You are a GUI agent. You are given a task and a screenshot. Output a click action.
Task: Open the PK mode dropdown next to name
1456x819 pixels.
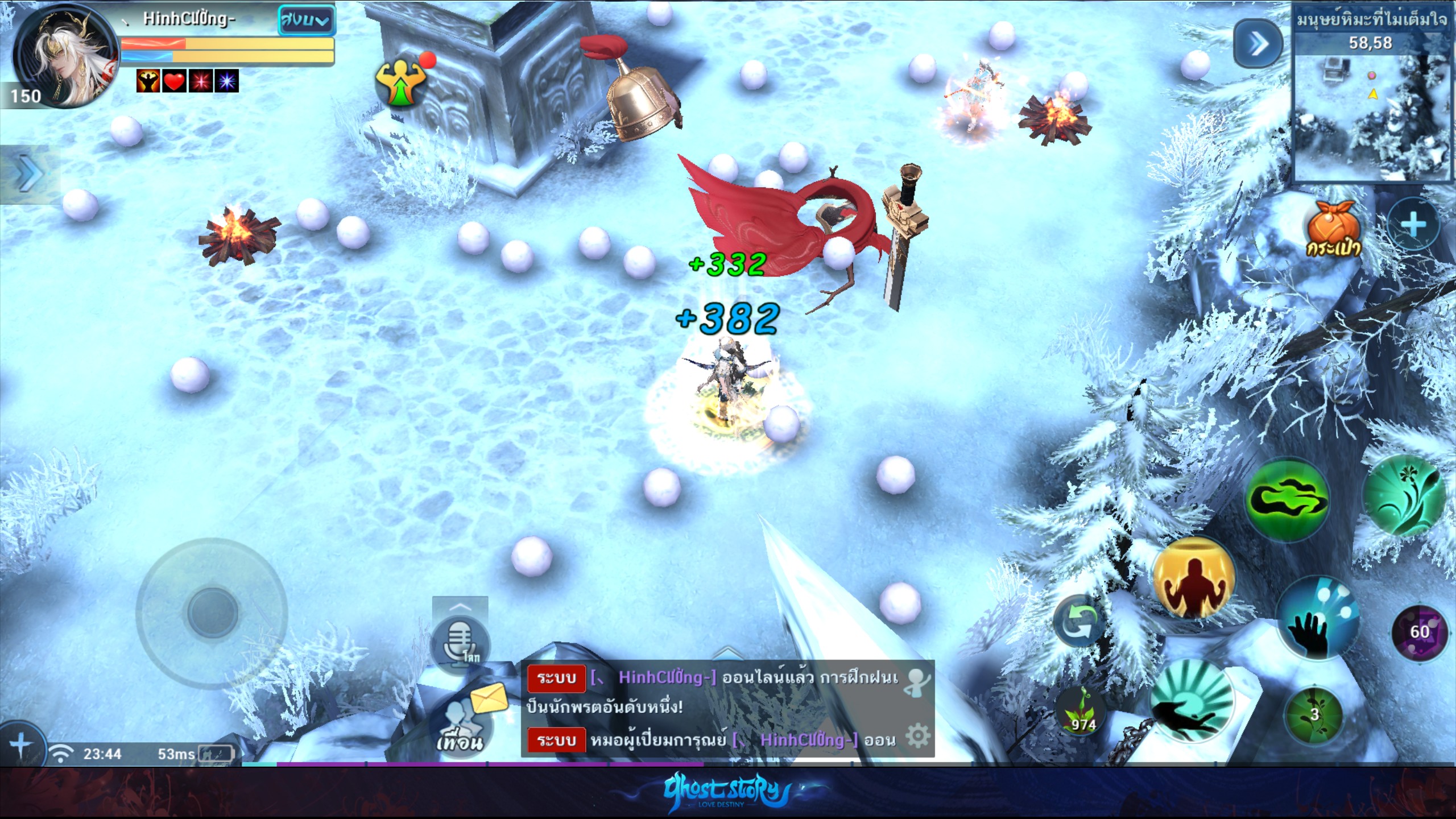tap(306, 21)
